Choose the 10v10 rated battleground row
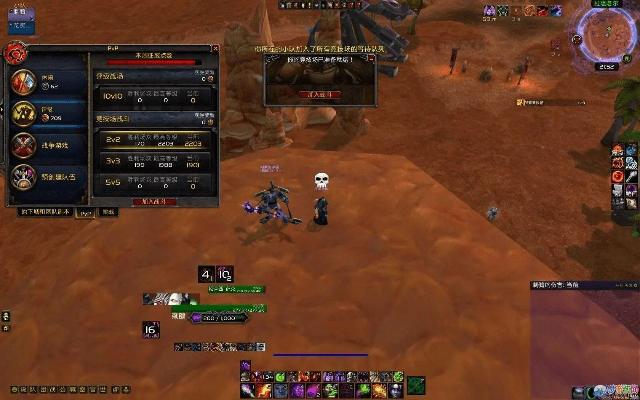The height and width of the screenshot is (400, 640). coord(154,97)
